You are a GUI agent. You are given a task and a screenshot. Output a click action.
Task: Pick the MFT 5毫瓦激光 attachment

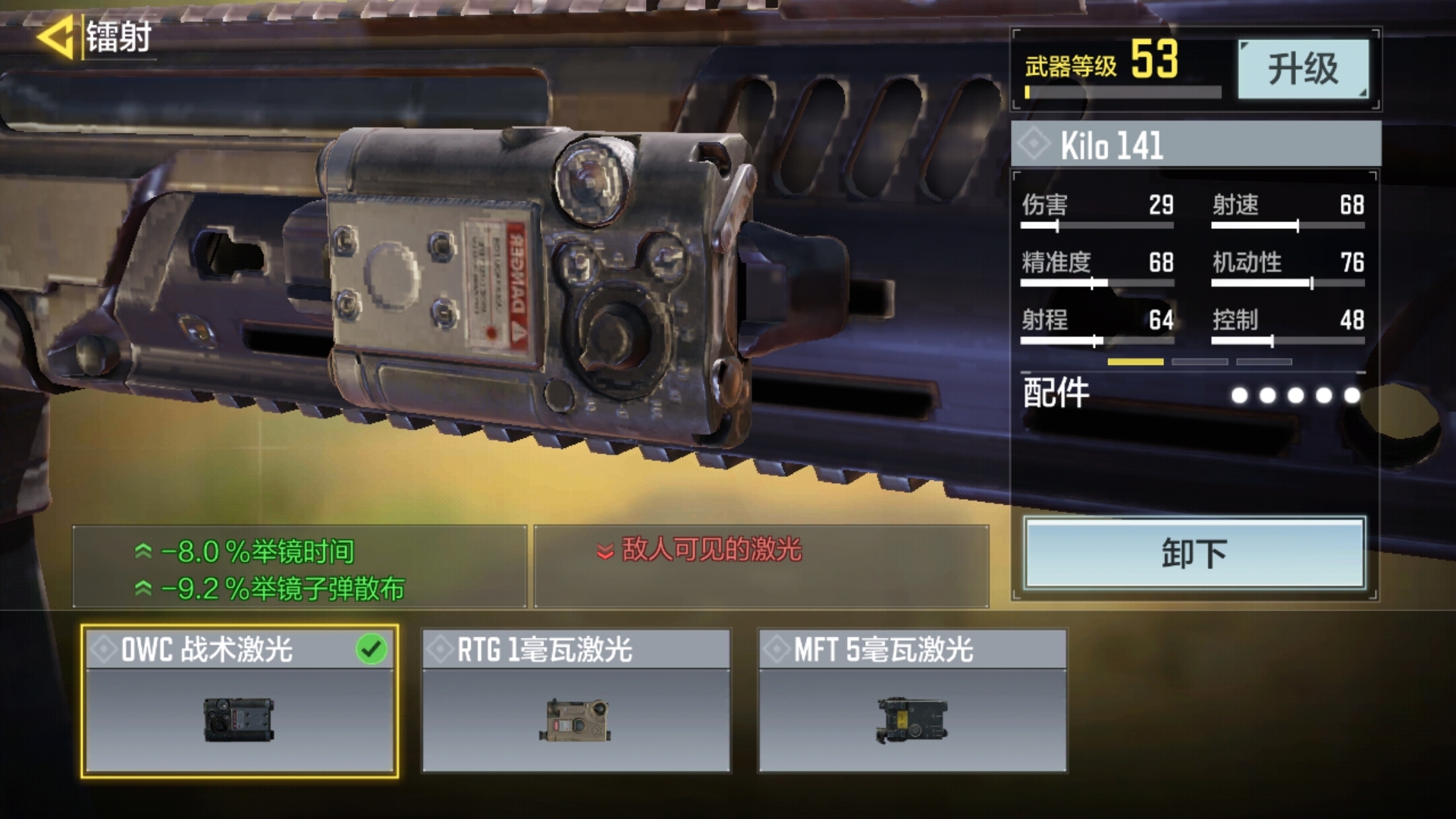[x=912, y=701]
